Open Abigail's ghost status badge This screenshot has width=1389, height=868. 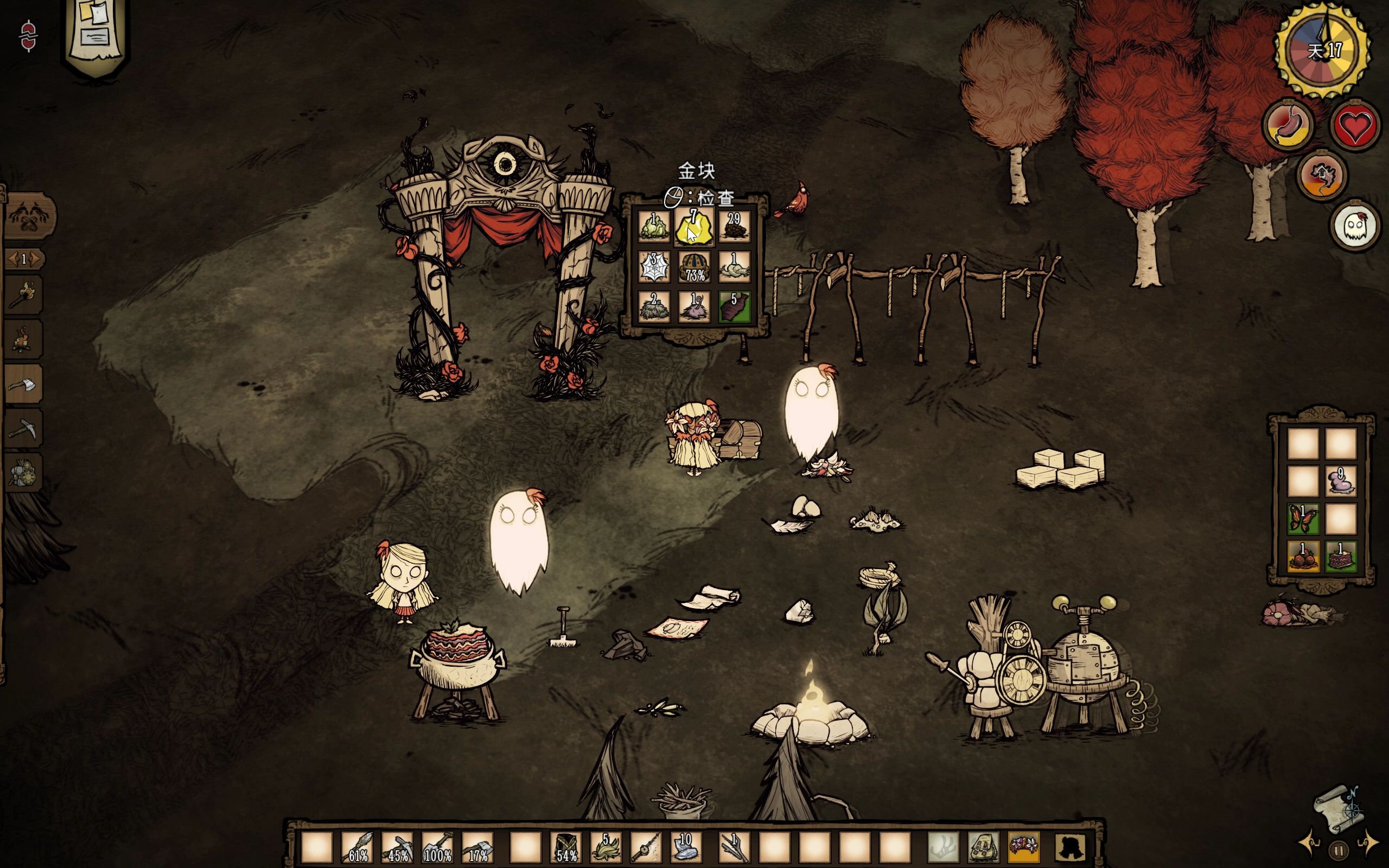click(x=1355, y=226)
